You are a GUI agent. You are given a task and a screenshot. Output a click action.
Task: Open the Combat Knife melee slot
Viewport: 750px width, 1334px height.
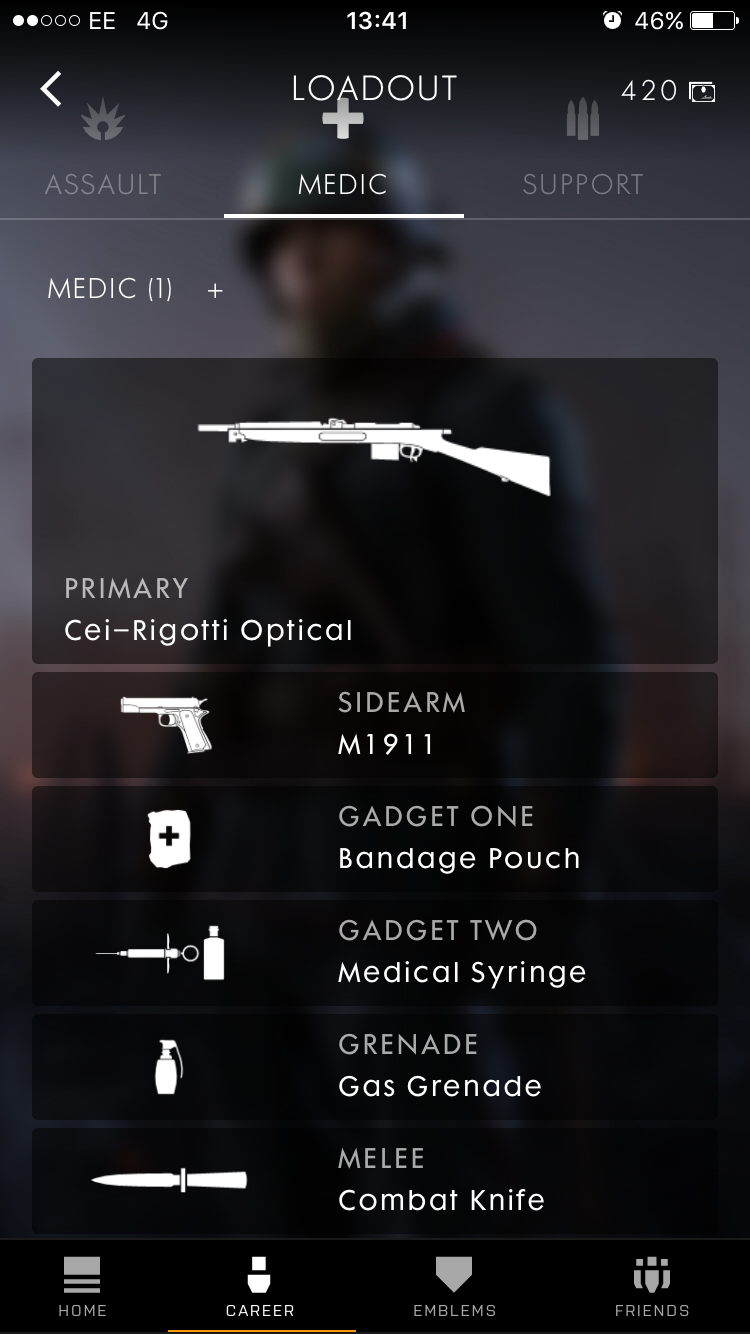pyautogui.click(x=375, y=1181)
